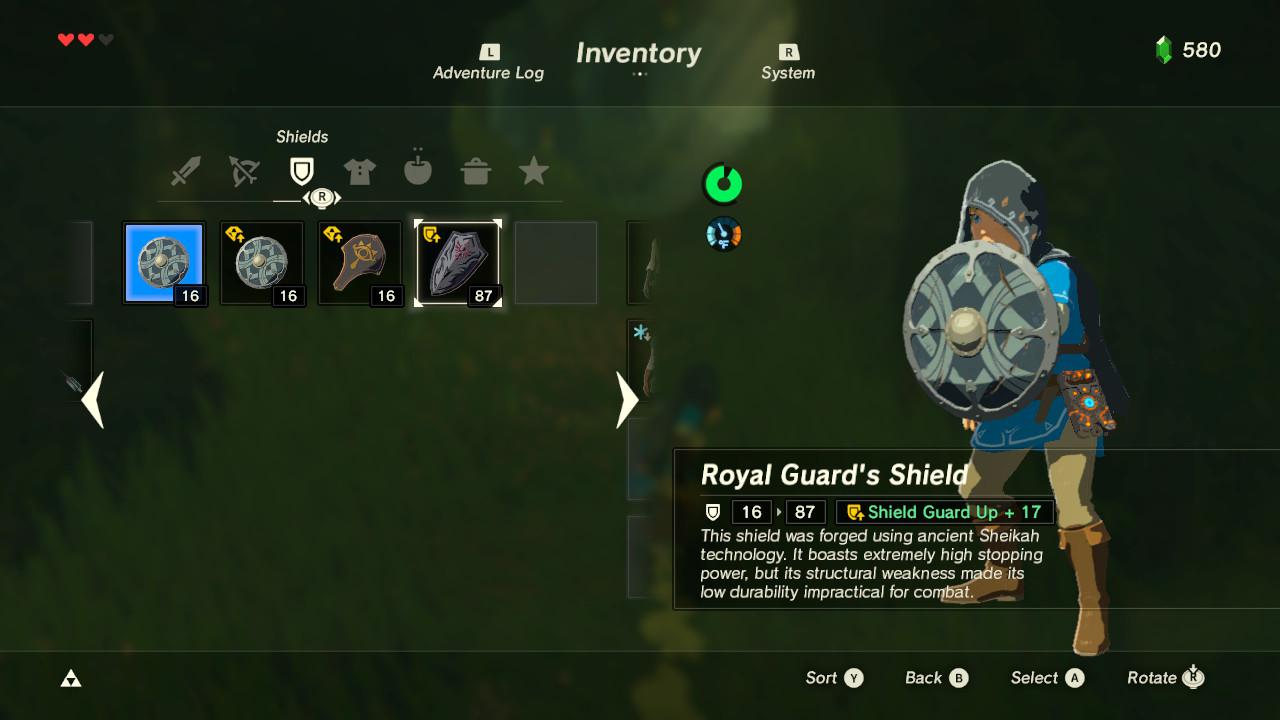Open the cooking pot meals category icon

476,170
